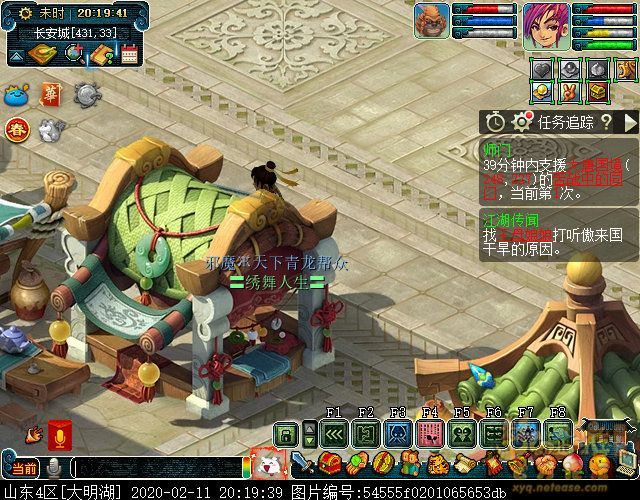Open the treasure chest buff icon

(x=598, y=92)
